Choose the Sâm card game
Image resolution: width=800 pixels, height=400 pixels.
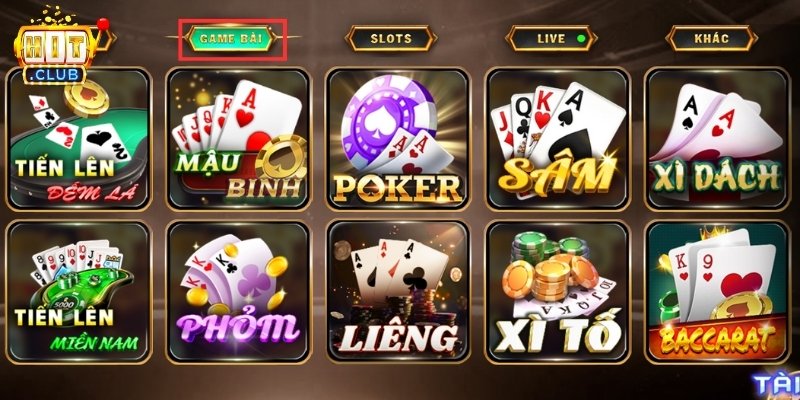[558, 138]
